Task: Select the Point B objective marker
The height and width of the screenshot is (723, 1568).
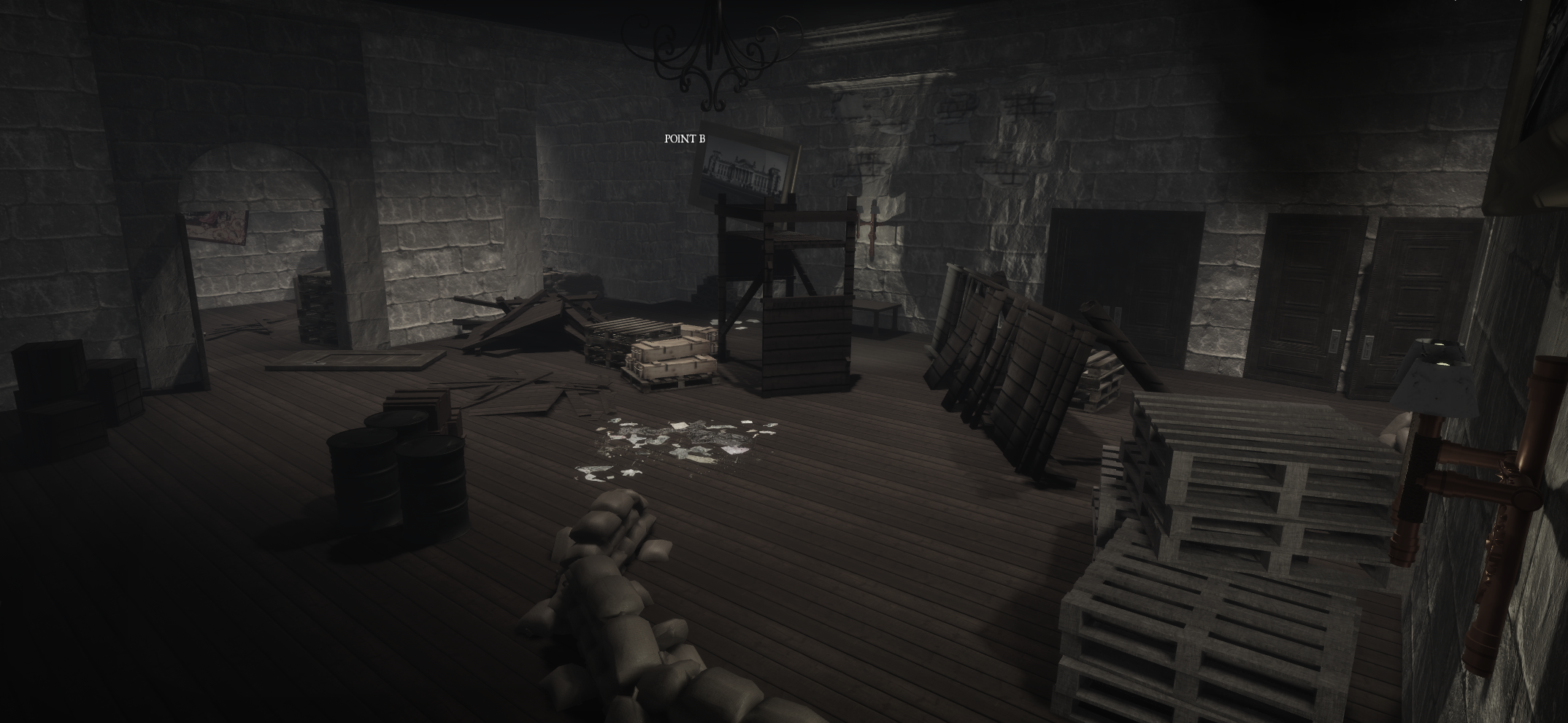Action: [x=685, y=139]
